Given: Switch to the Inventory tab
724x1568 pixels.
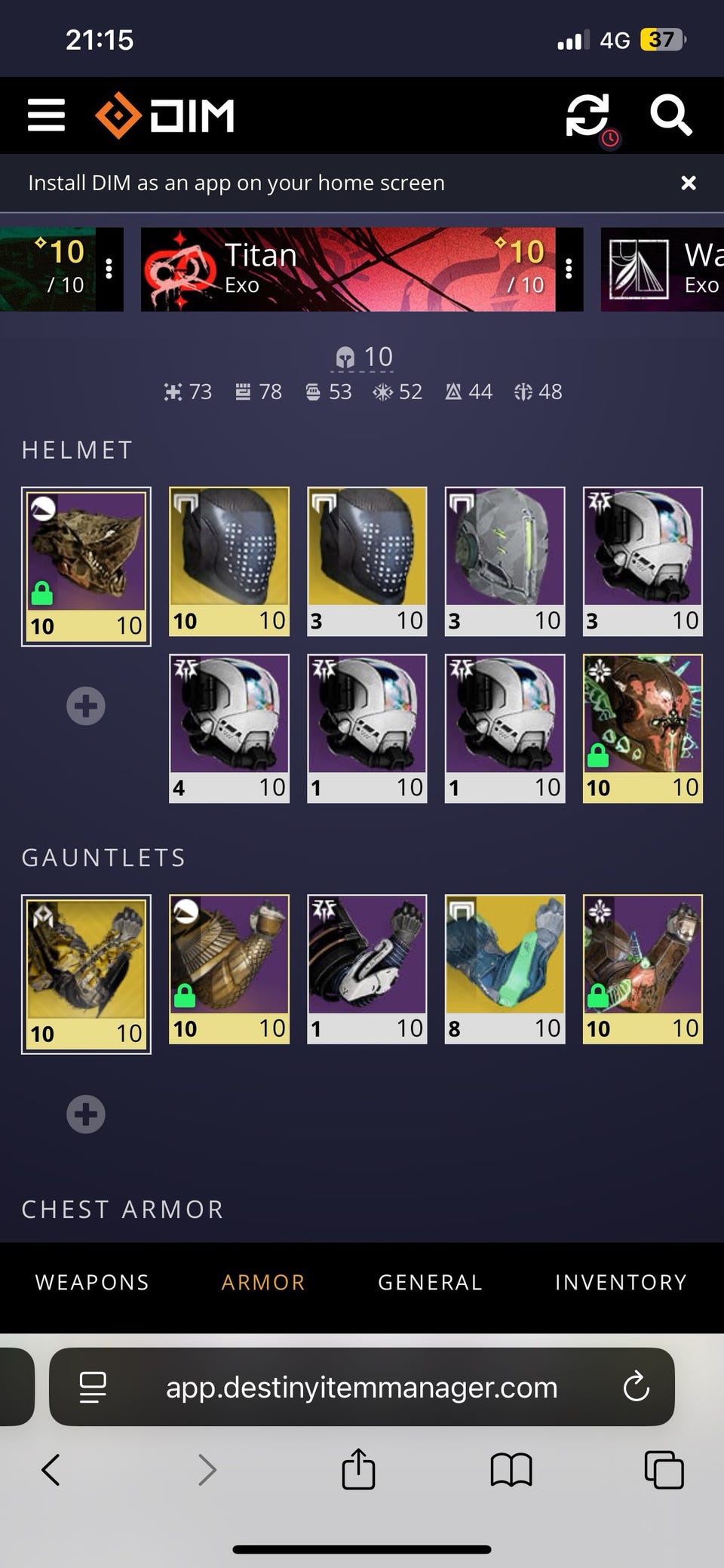Looking at the screenshot, I should (x=621, y=1282).
